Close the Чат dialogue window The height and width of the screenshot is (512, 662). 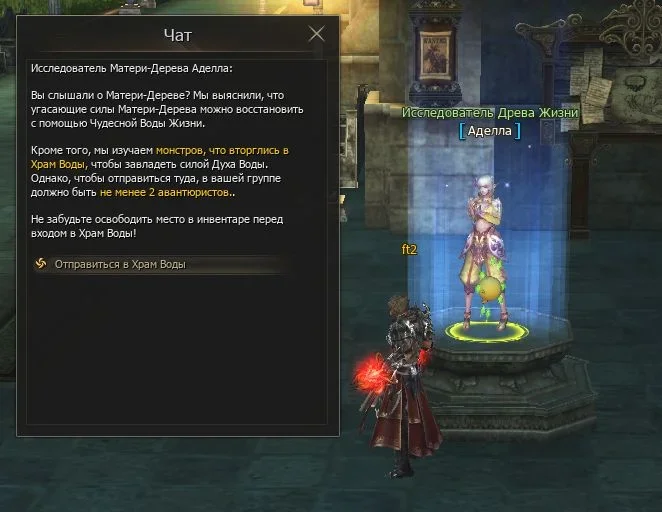pyautogui.click(x=317, y=34)
